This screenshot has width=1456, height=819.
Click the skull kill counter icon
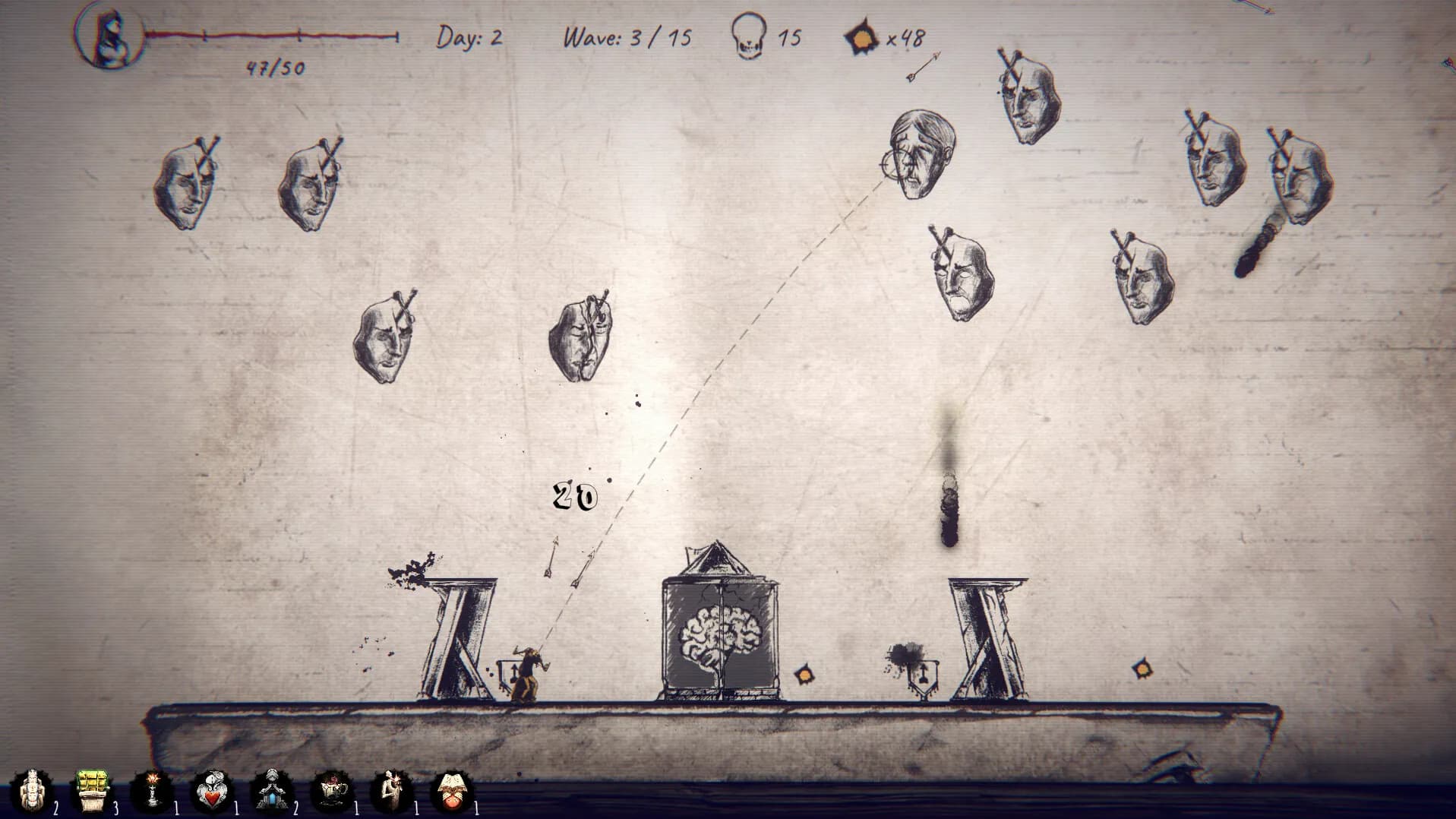click(750, 33)
